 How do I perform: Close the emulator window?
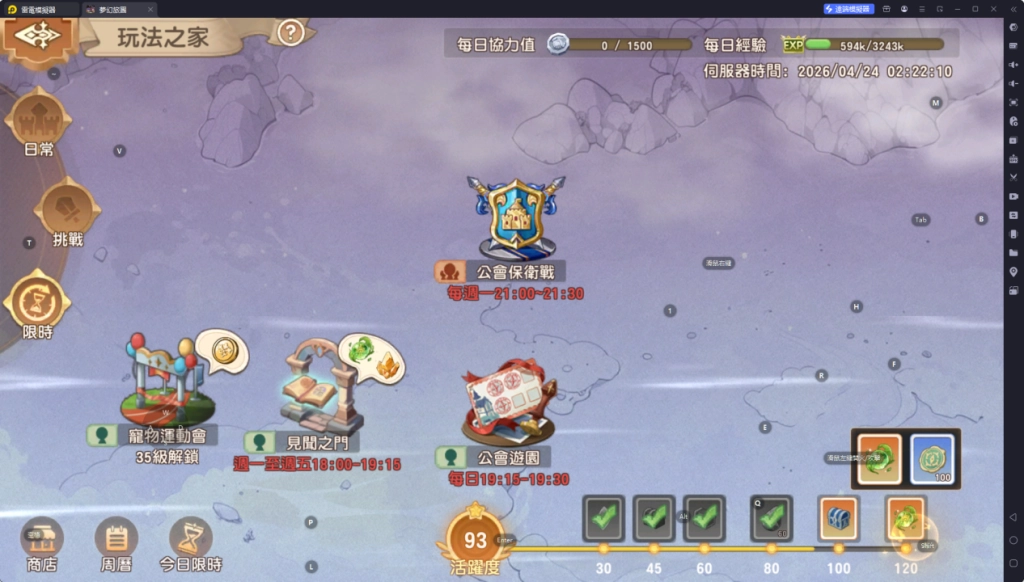pos(993,8)
